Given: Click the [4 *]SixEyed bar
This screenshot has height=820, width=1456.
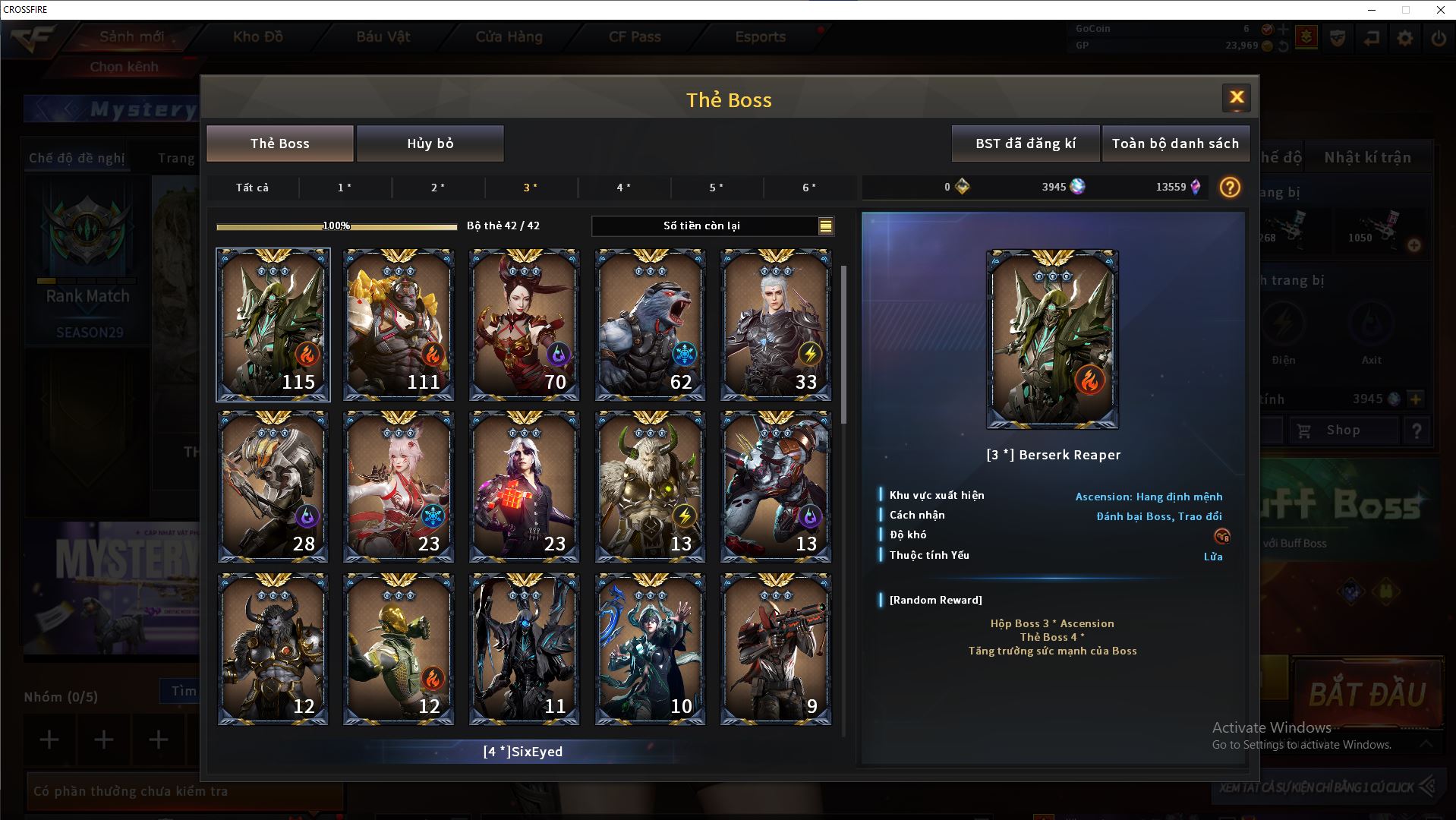Looking at the screenshot, I should pyautogui.click(x=522, y=752).
